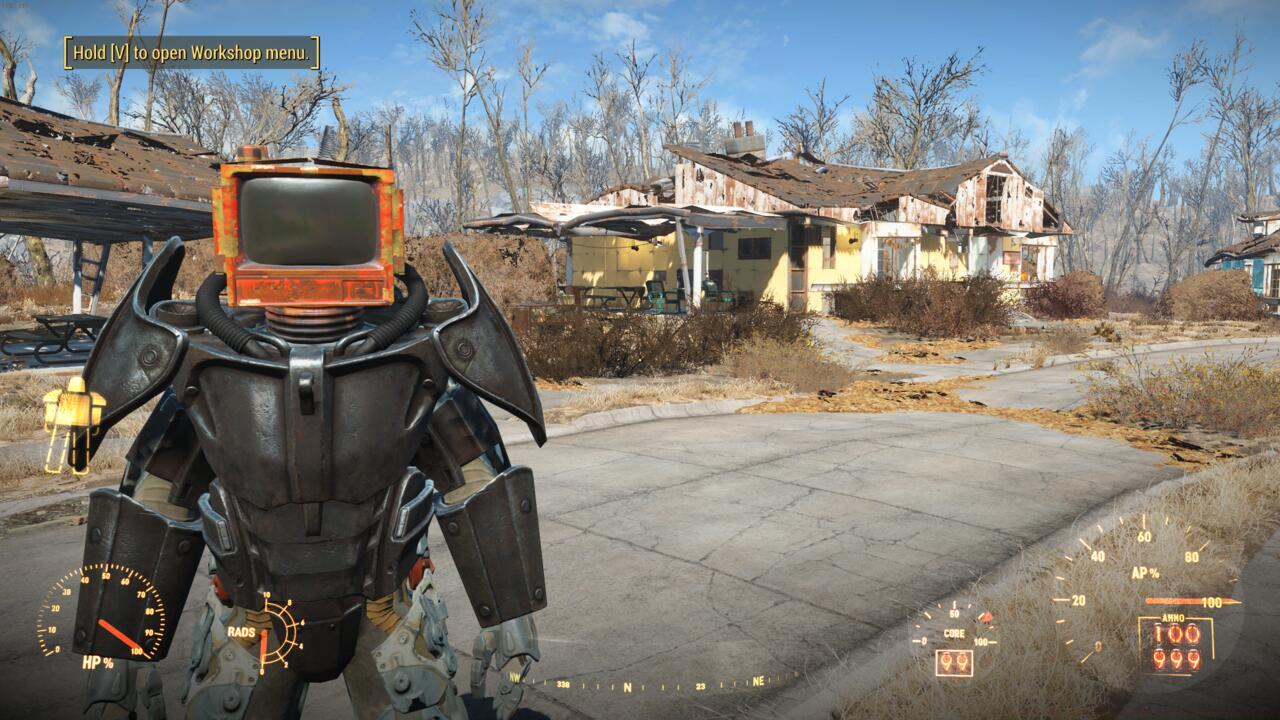This screenshot has width=1280, height=720.
Task: Click the 100 loaded ammo digits
Action: 1175,634
